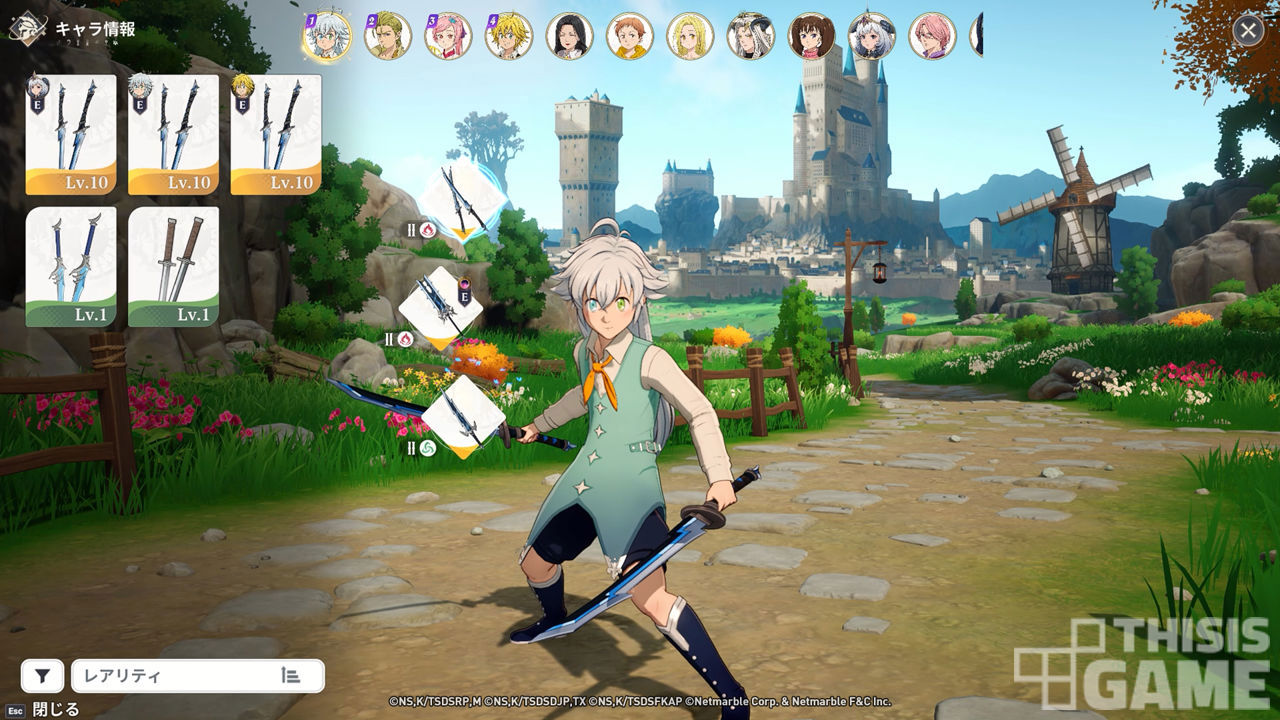Viewport: 1280px width, 720px height.
Task: Select the long blonde-haired woman portrait
Action: click(x=690, y=36)
